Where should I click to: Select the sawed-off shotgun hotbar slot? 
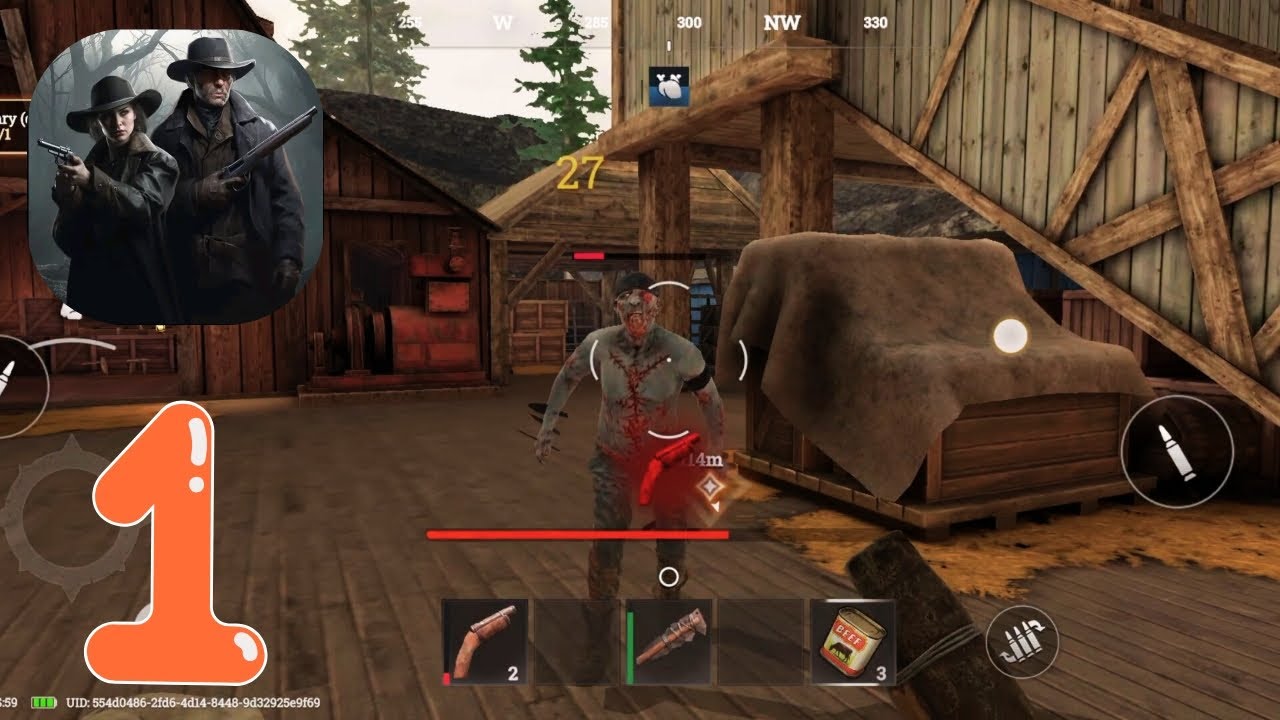(x=485, y=642)
